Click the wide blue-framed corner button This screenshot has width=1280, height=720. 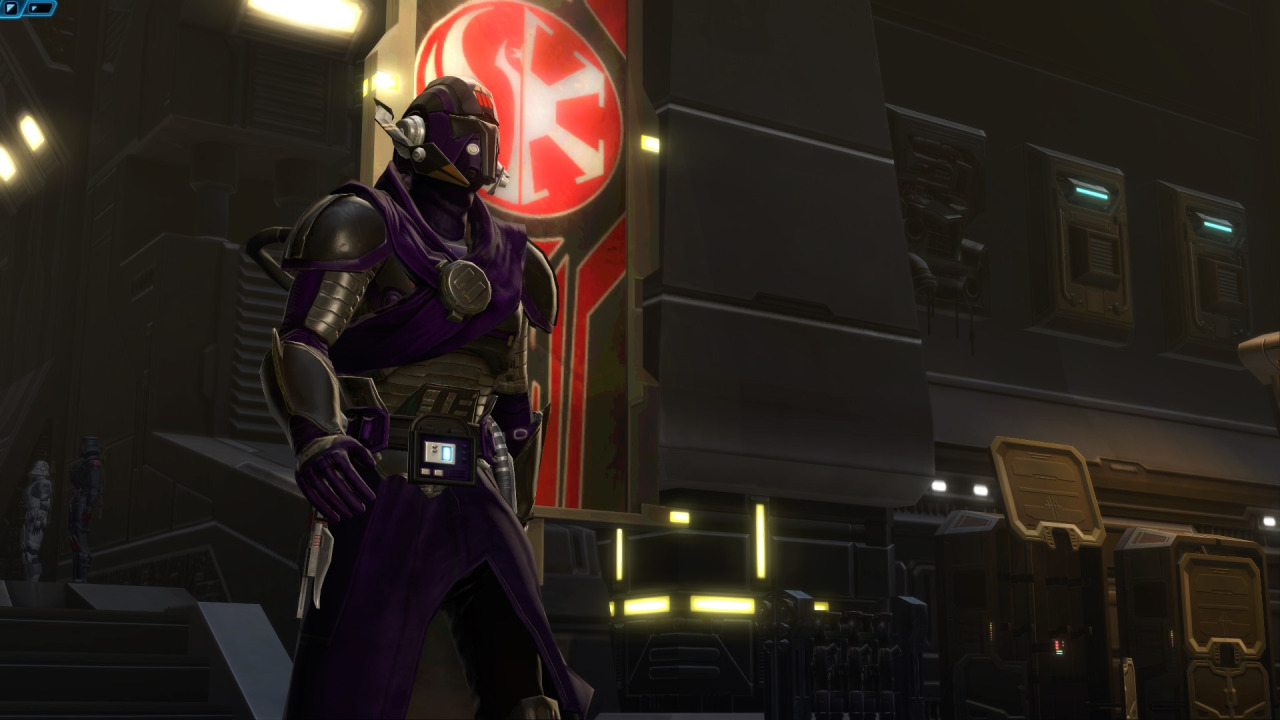point(40,8)
